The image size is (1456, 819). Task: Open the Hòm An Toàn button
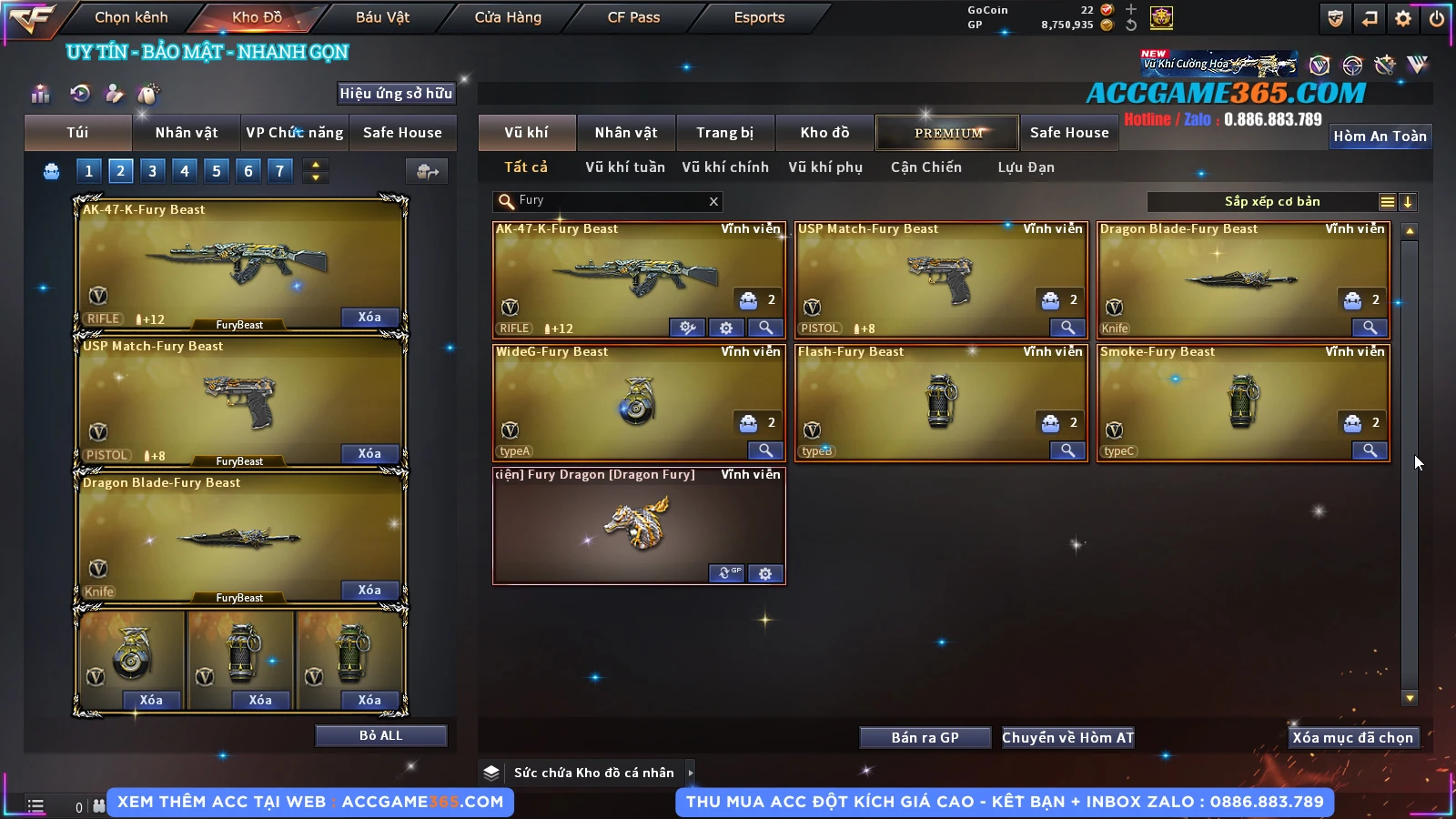pyautogui.click(x=1380, y=136)
